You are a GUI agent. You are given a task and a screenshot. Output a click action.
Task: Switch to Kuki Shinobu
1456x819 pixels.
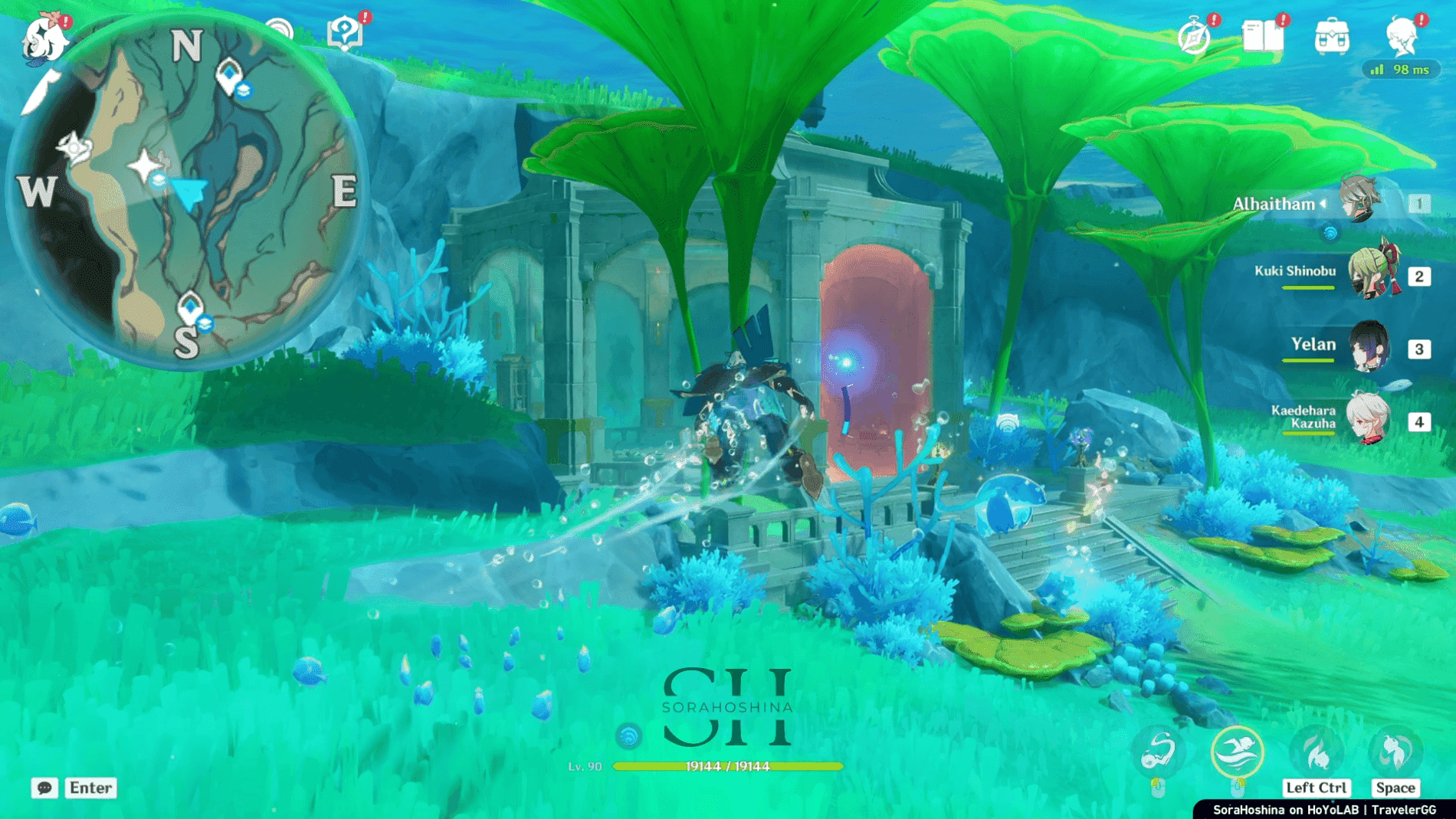1371,274
